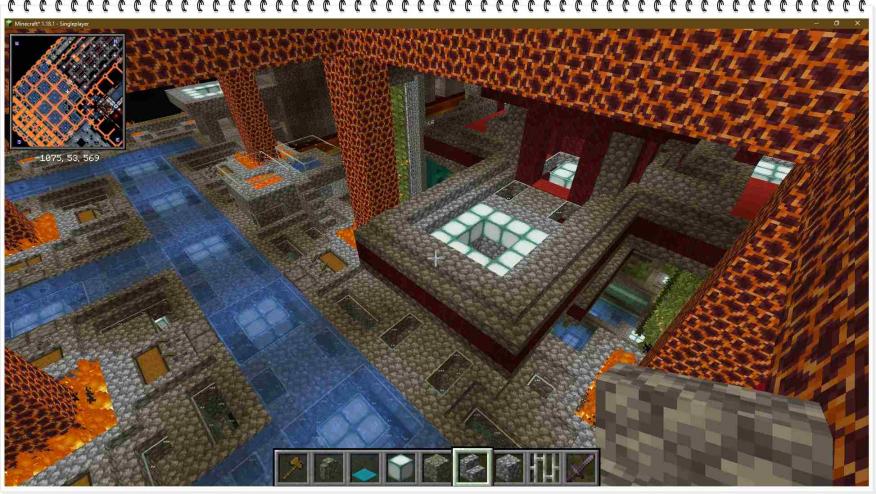The image size is (876, 494).
Task: Close the Minecraft window
Action: [x=858, y=23]
